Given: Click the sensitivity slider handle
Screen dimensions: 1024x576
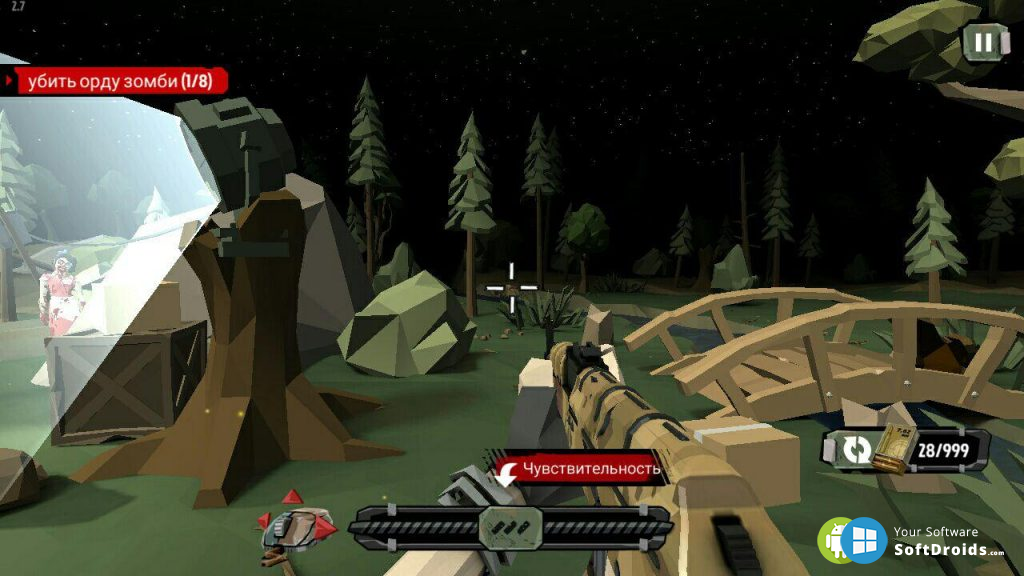Looking at the screenshot, I should pos(510,526).
